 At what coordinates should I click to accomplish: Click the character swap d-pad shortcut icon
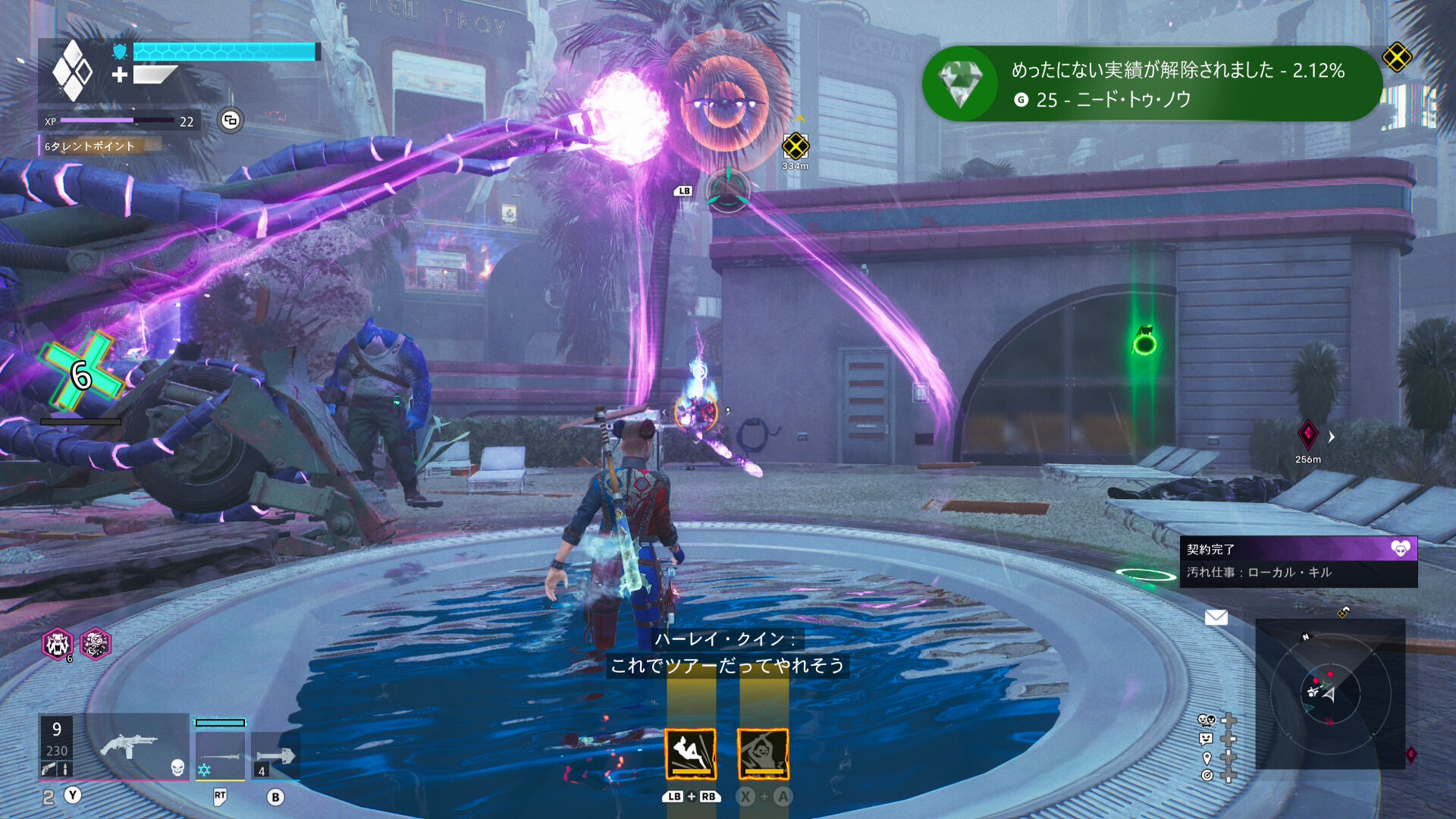click(1207, 720)
